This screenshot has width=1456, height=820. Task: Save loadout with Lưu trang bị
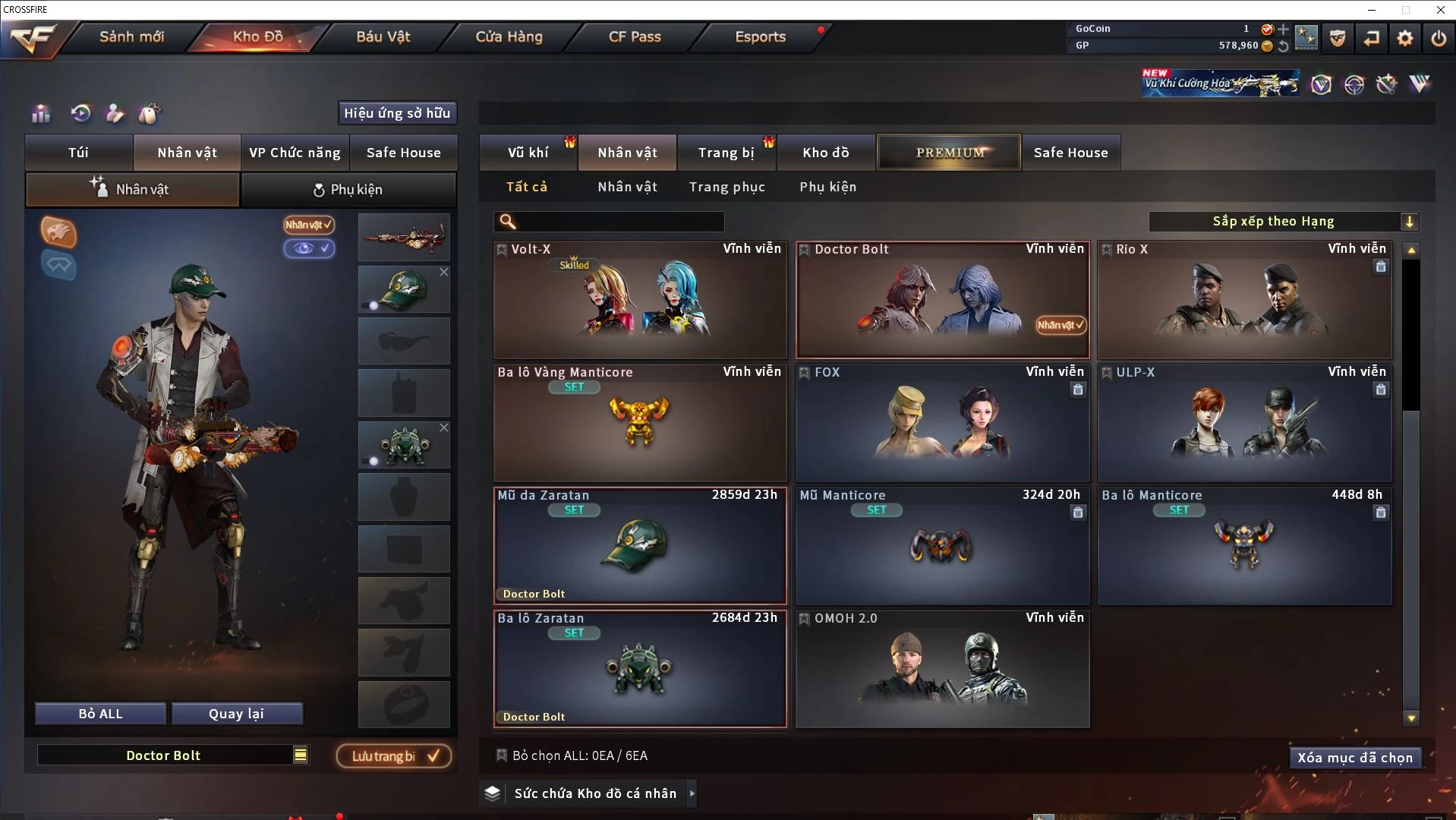tap(393, 756)
